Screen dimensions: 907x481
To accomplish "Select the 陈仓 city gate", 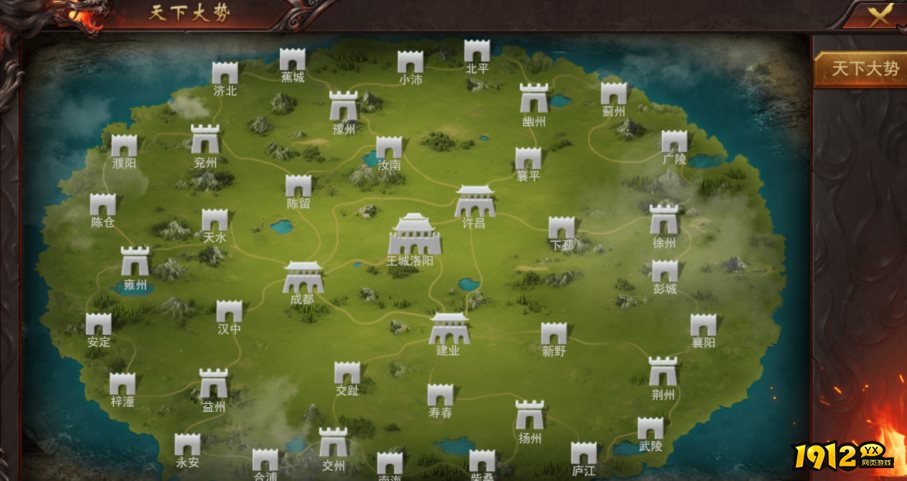I will point(103,206).
